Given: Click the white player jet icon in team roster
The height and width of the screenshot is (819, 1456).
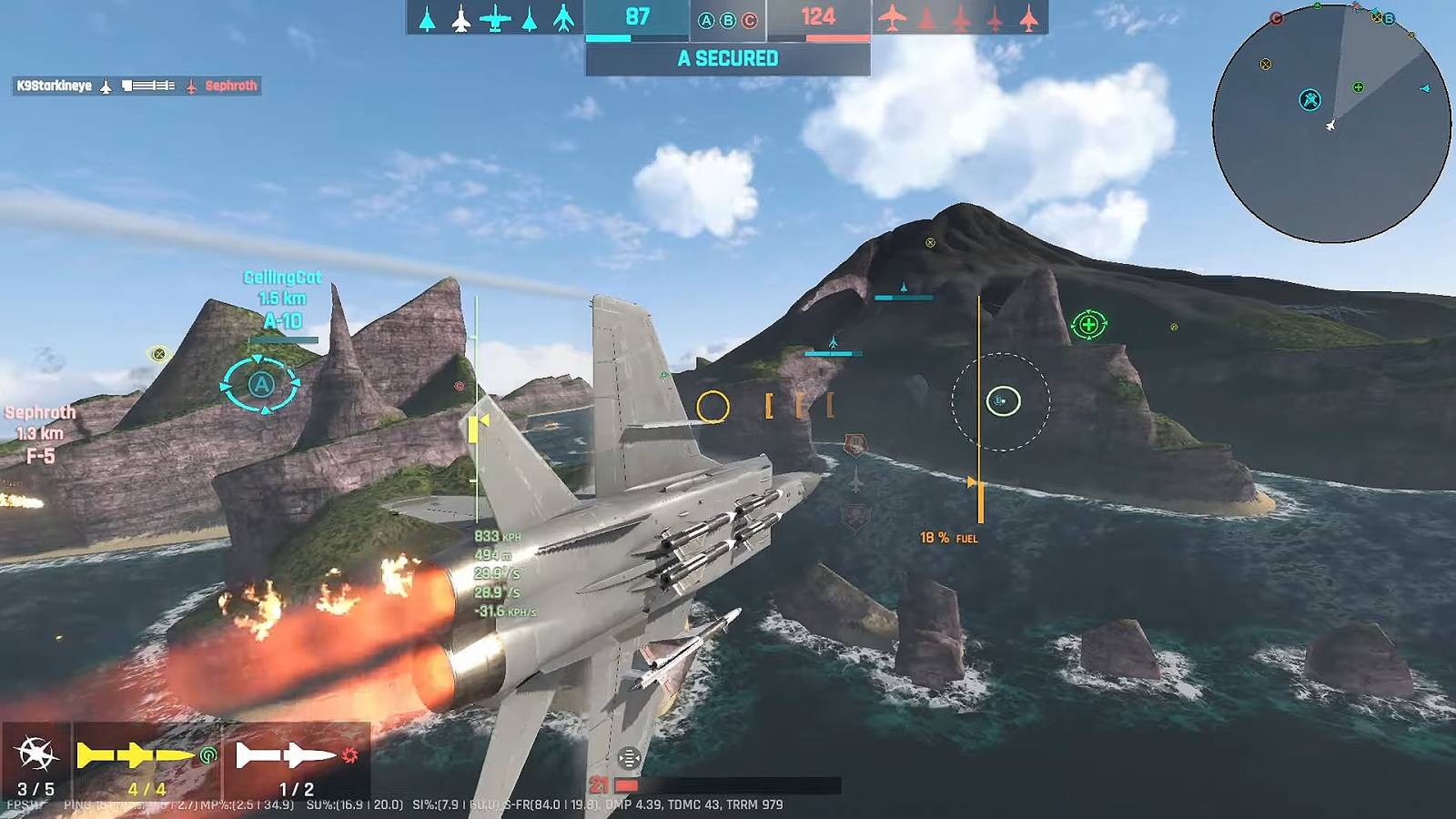Looking at the screenshot, I should (x=461, y=18).
